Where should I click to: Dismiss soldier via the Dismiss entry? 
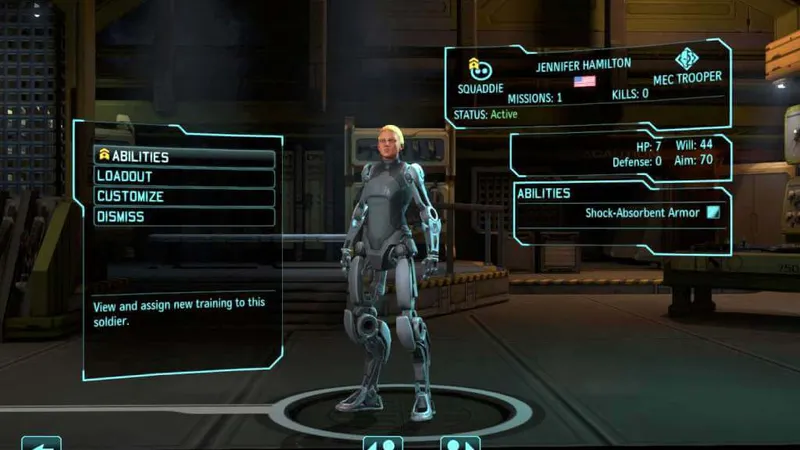[x=184, y=217]
